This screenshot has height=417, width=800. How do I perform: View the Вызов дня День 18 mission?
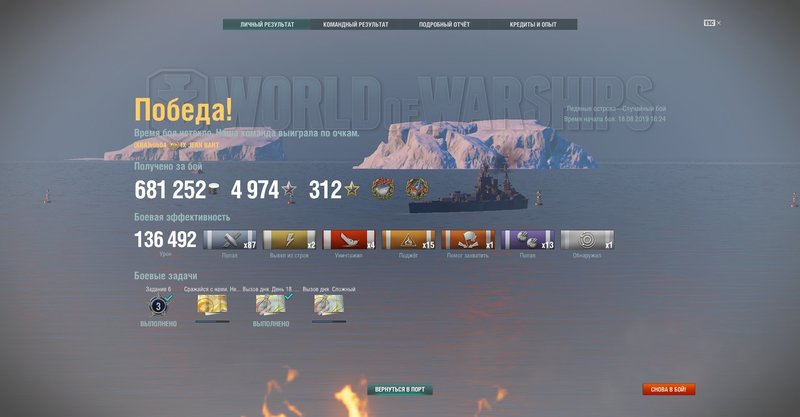click(x=270, y=305)
